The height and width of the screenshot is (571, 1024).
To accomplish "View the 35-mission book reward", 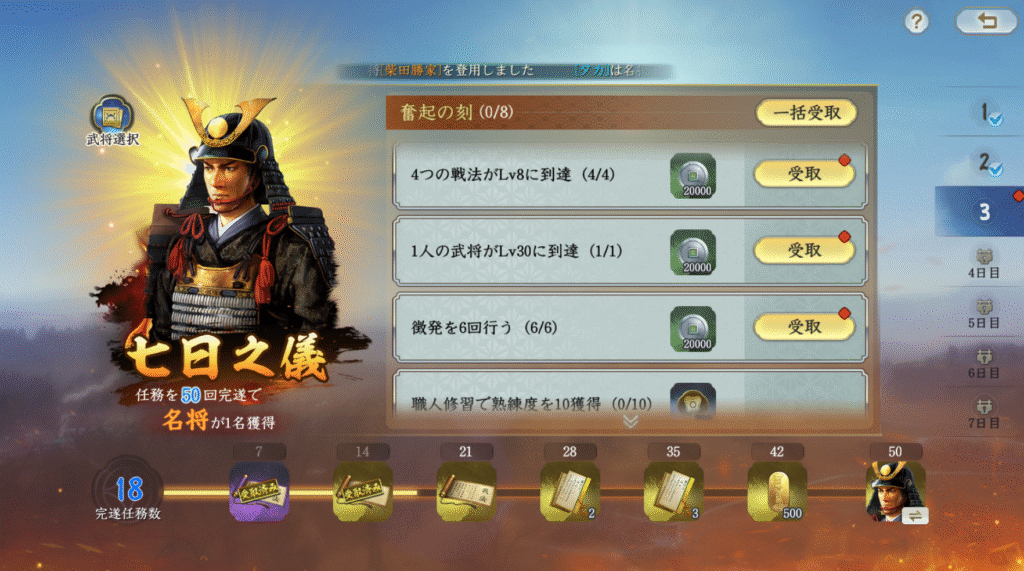I will tap(674, 492).
